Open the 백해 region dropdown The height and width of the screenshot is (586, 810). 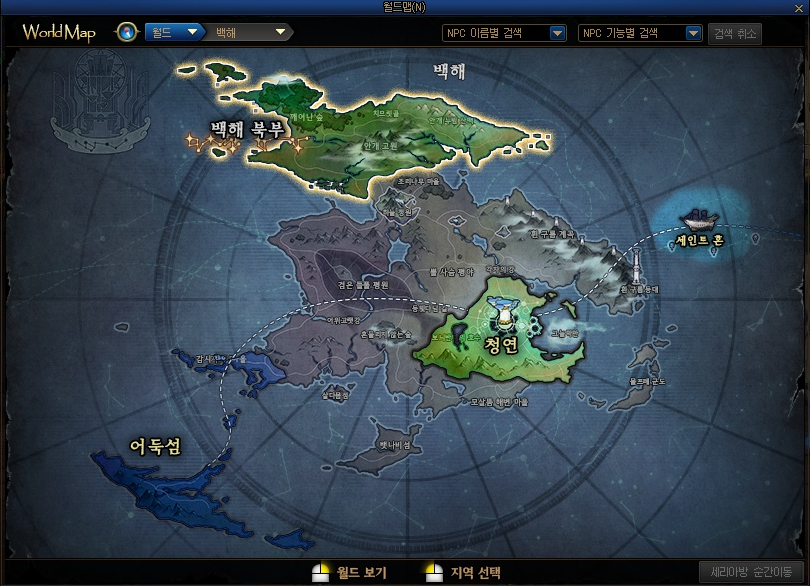(x=250, y=32)
